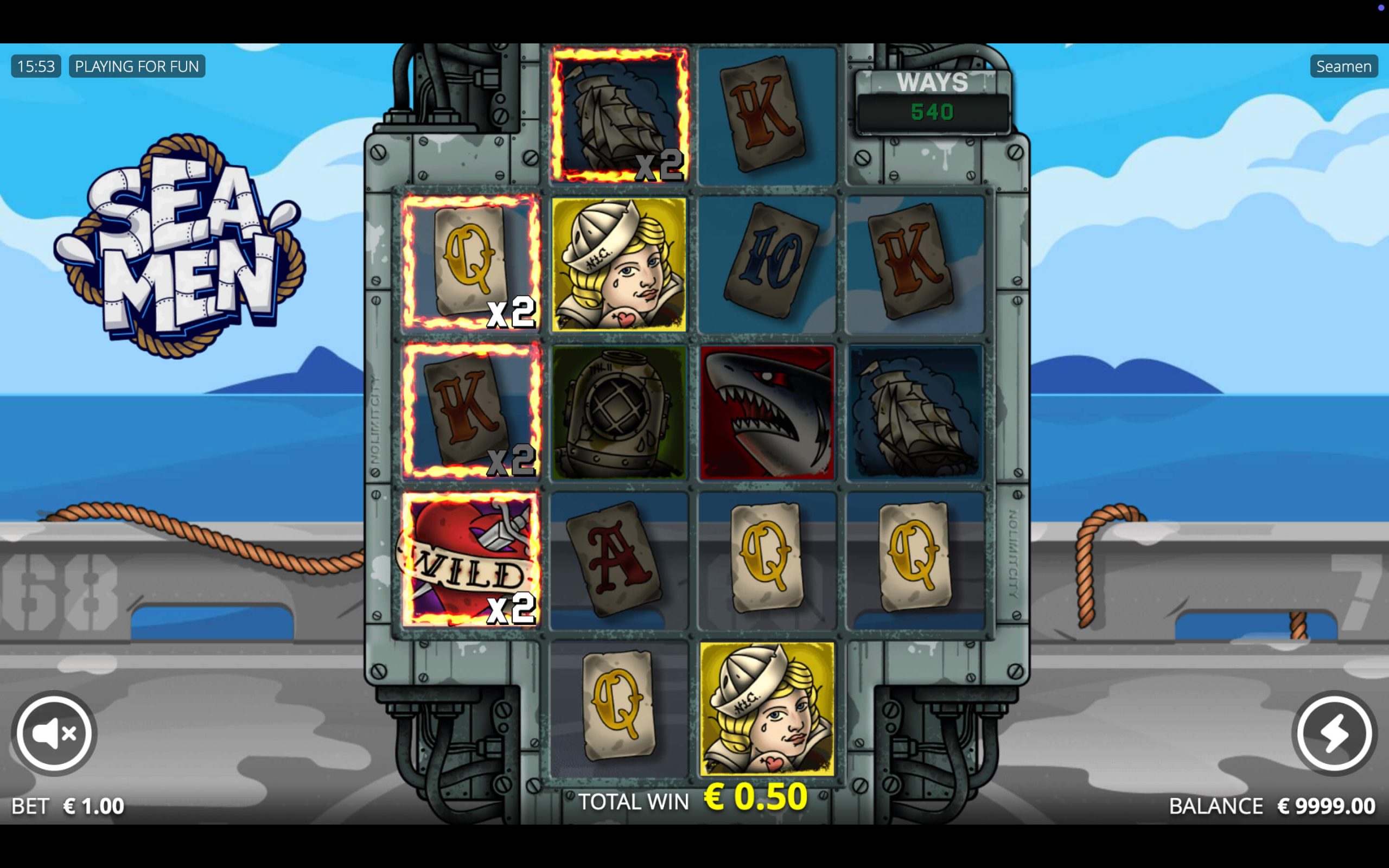Open the WAYS counter showing 540
Viewport: 1389px width, 868px height.
(930, 98)
